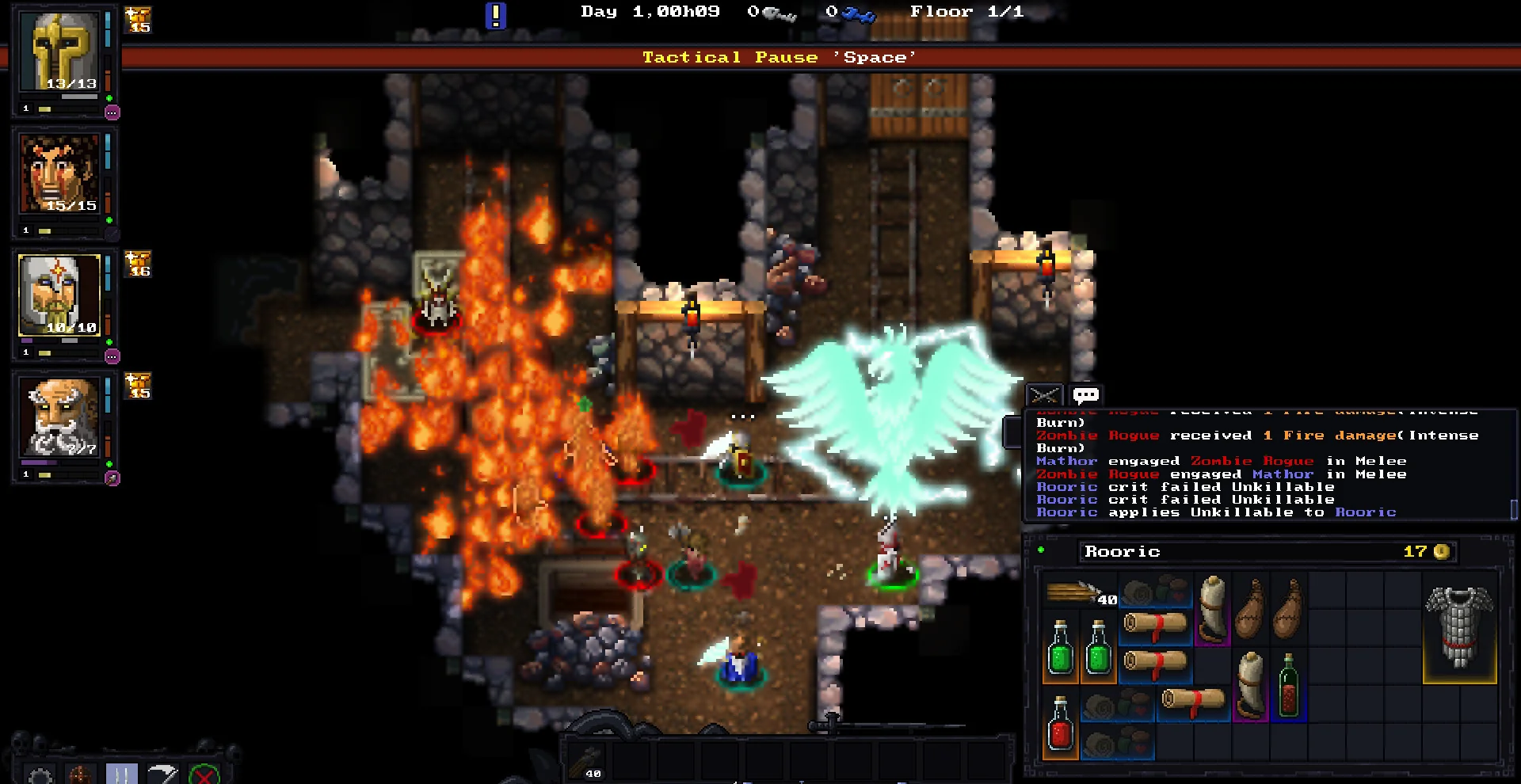Click the red X cancel button

point(204,774)
